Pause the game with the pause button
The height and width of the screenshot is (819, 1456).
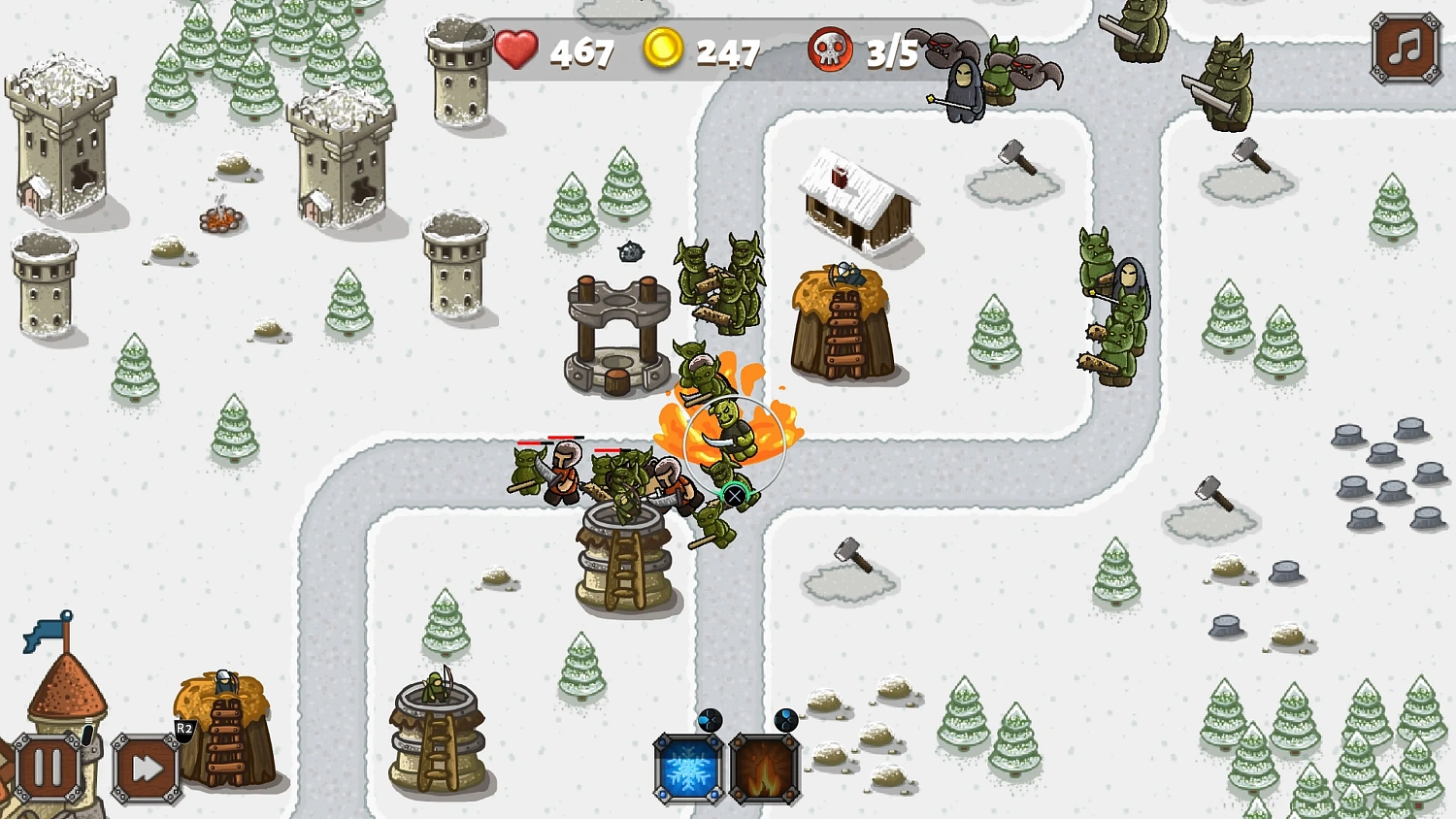(x=46, y=766)
